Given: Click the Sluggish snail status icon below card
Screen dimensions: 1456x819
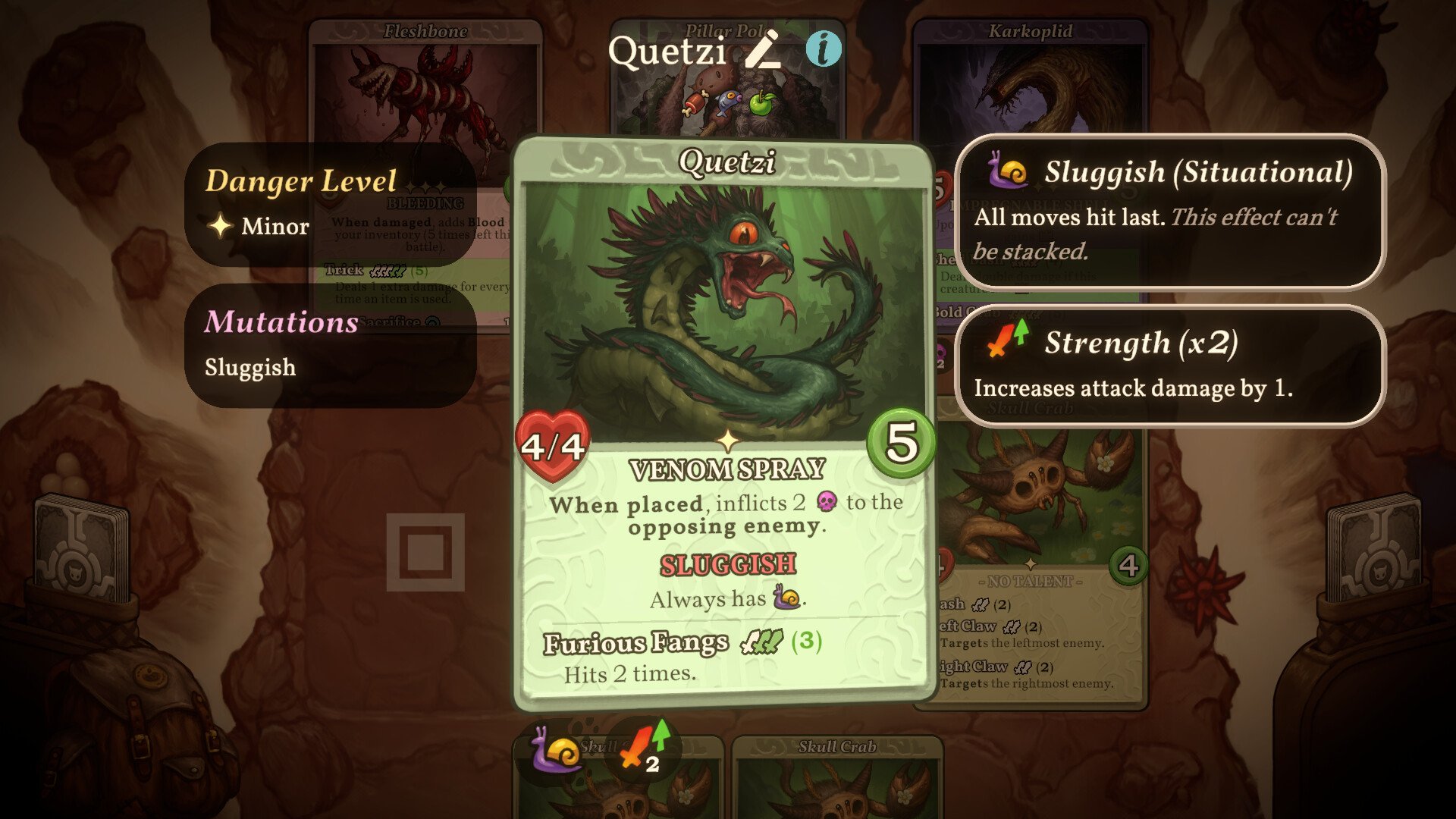Looking at the screenshot, I should (557, 751).
